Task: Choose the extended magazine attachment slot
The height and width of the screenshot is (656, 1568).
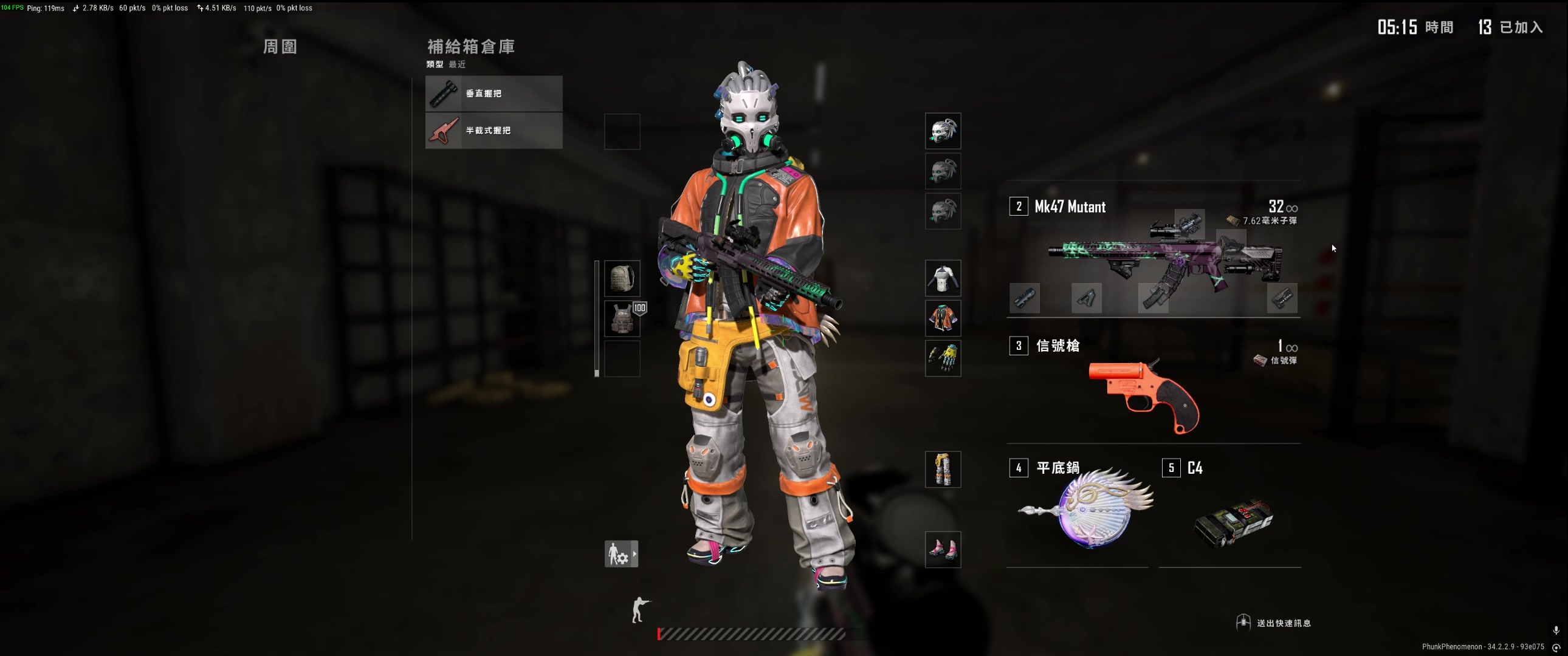Action: coord(1154,298)
